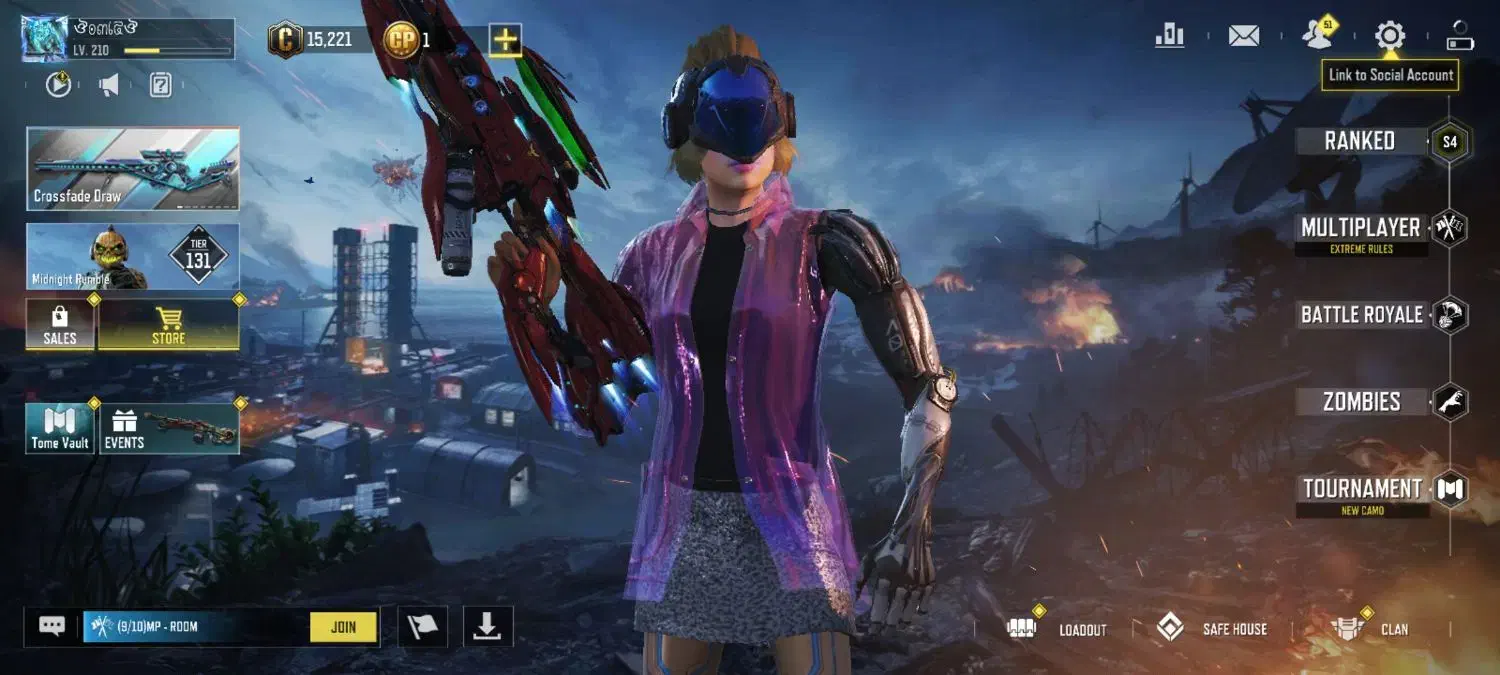View the Midnight Rumble battle pass
The width and height of the screenshot is (1500, 675).
point(133,257)
